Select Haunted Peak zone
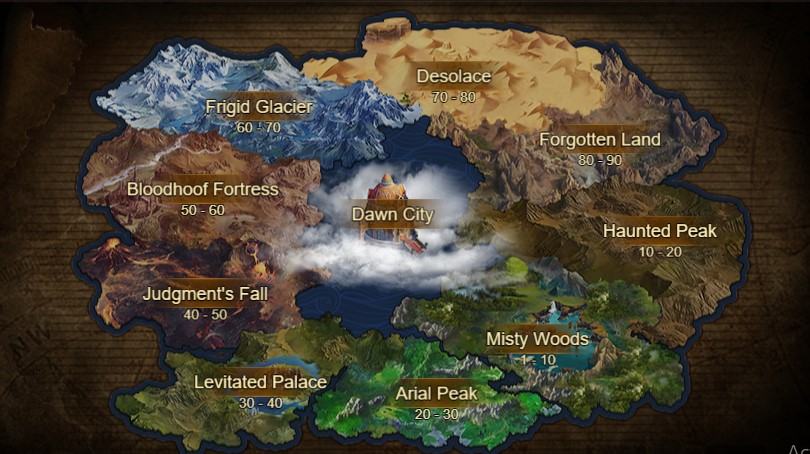The height and width of the screenshot is (454, 810). 659,232
